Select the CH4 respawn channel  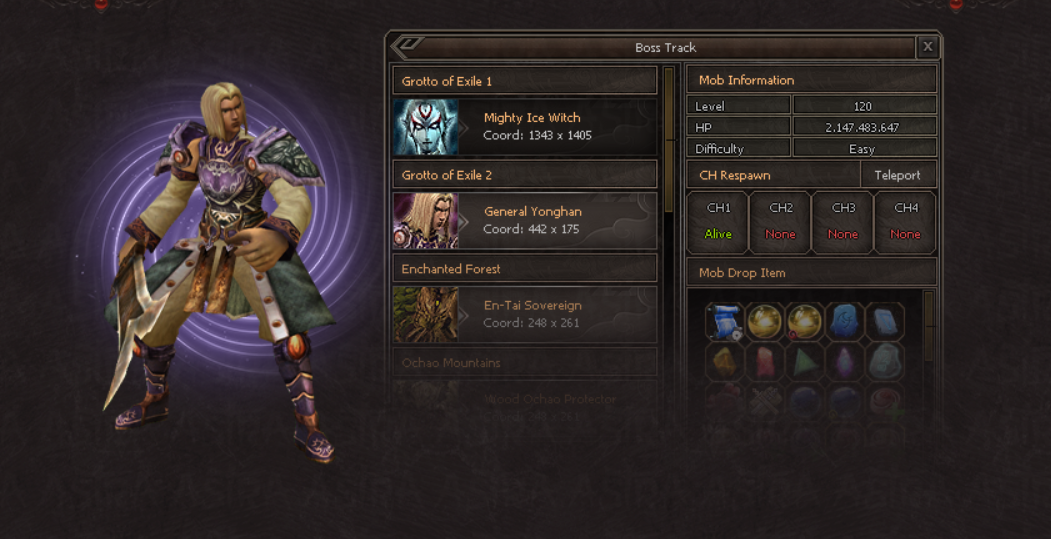click(x=905, y=222)
